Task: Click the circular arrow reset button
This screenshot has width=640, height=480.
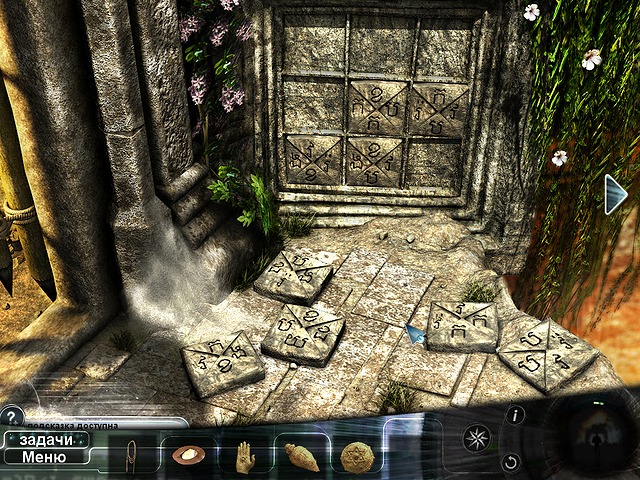Action: pos(511,462)
